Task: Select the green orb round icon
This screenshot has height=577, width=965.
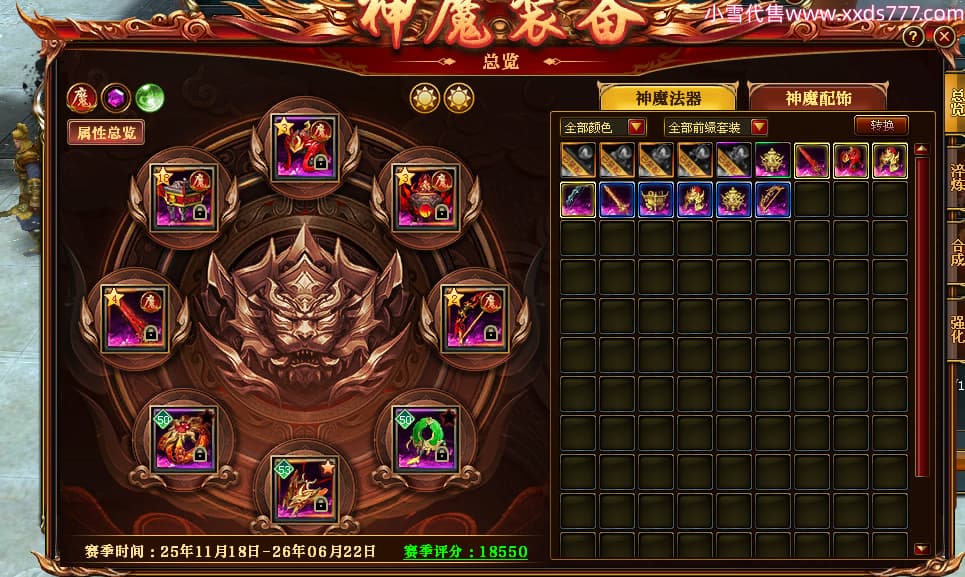Action: 149,98
